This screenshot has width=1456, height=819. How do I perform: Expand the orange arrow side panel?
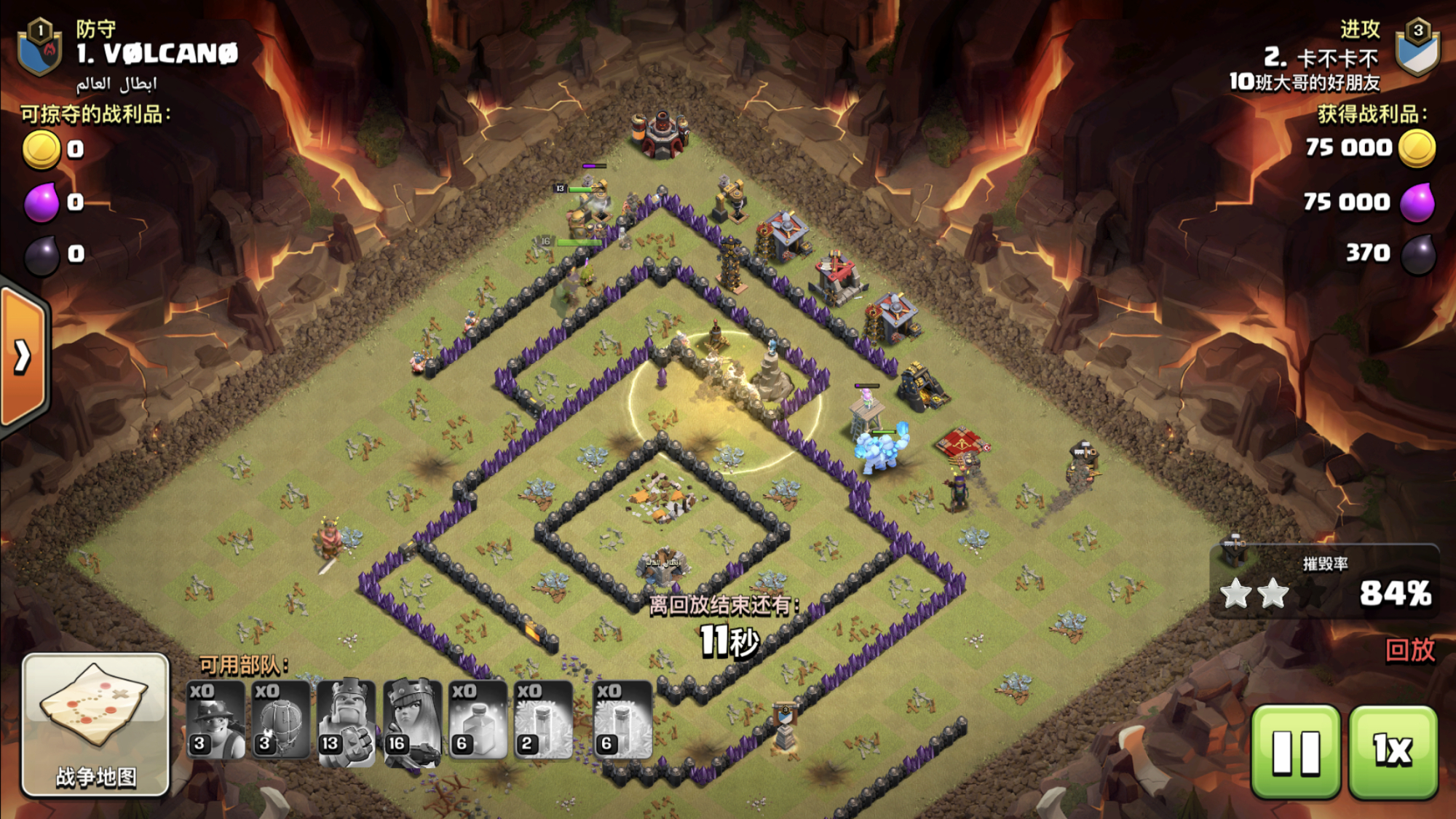coord(23,357)
